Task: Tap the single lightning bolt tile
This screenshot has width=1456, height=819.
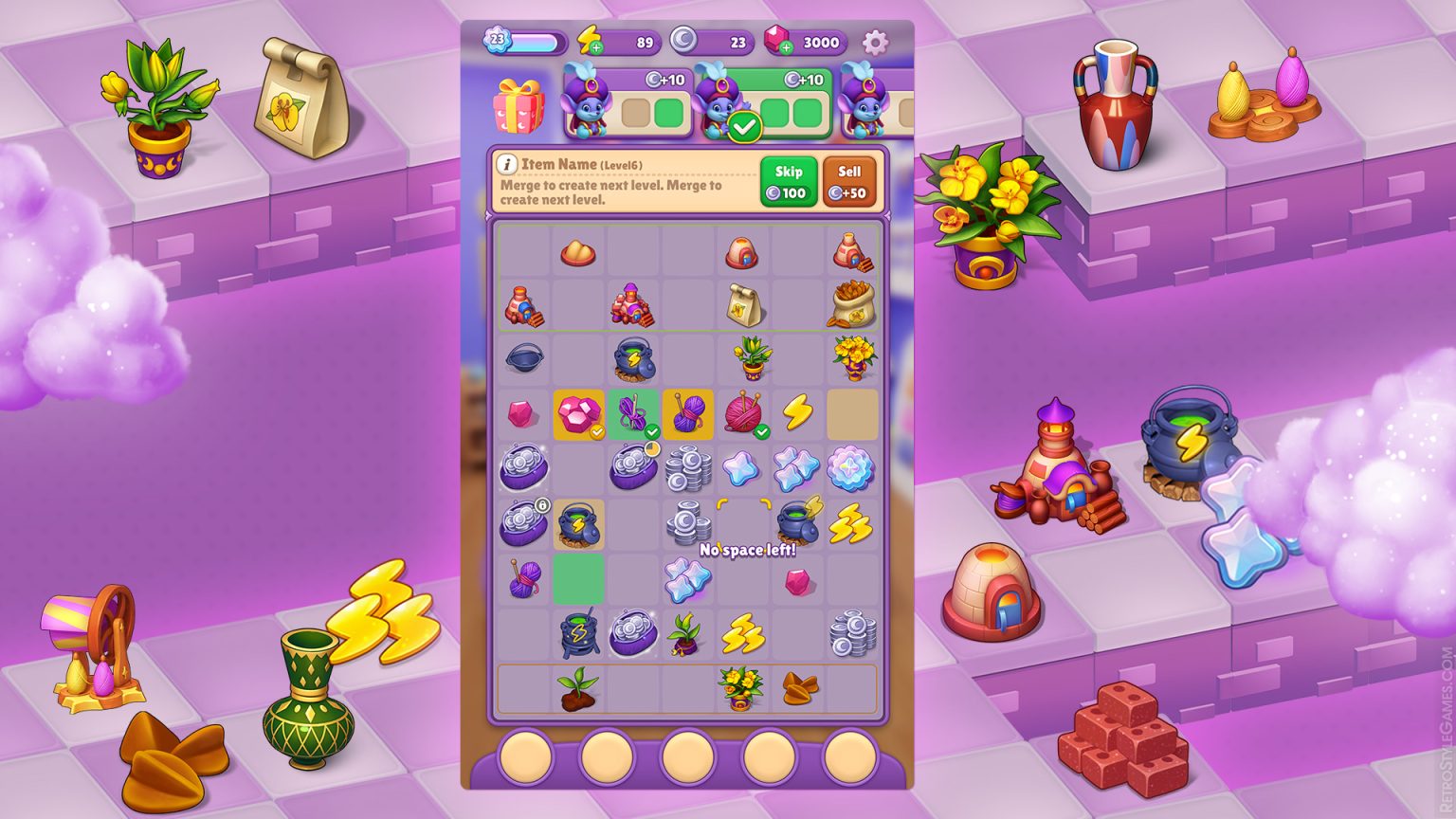Action: point(797,413)
